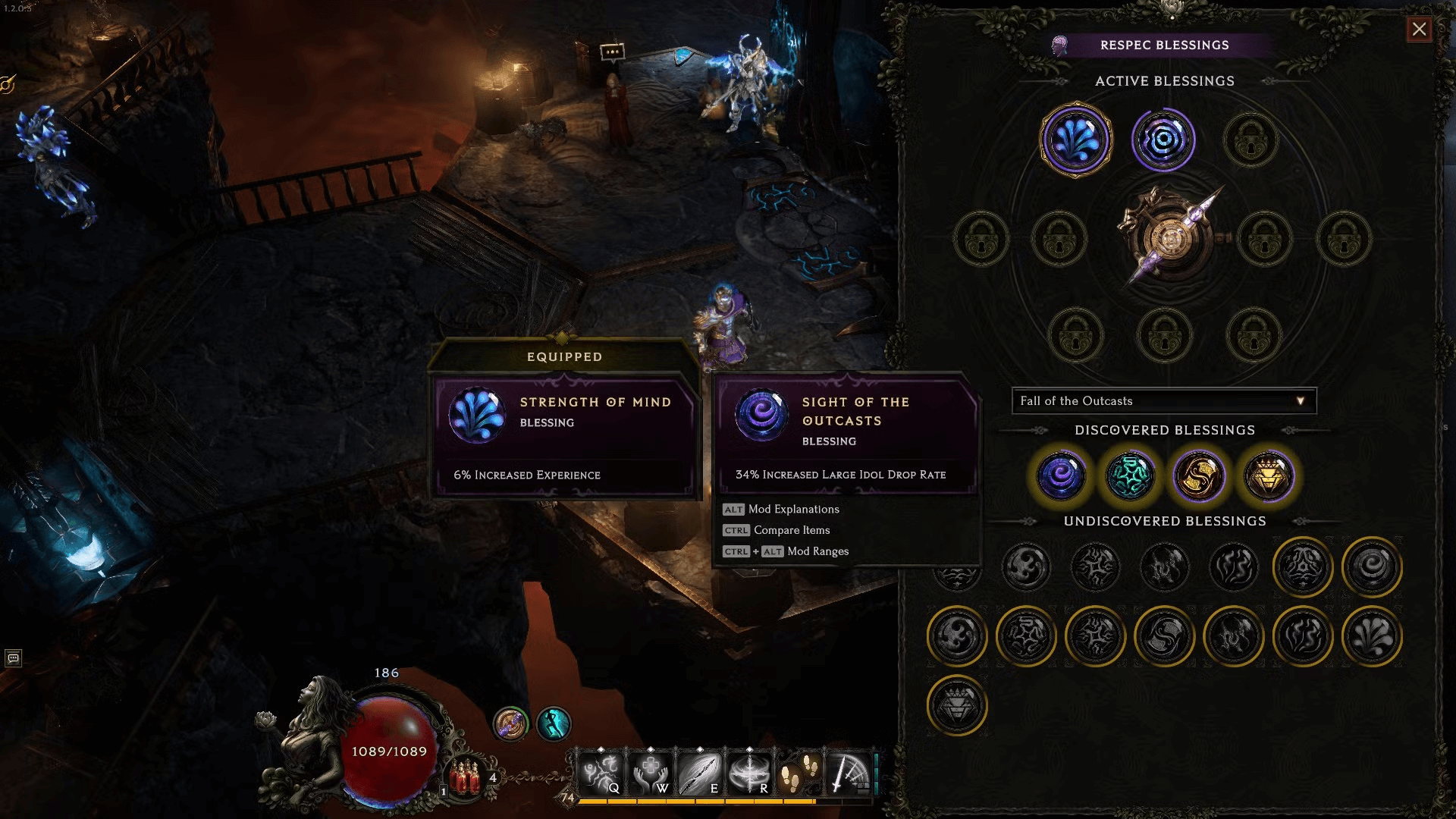Select the active concentric rings blessing
The image size is (1456, 819).
pyautogui.click(x=1163, y=140)
